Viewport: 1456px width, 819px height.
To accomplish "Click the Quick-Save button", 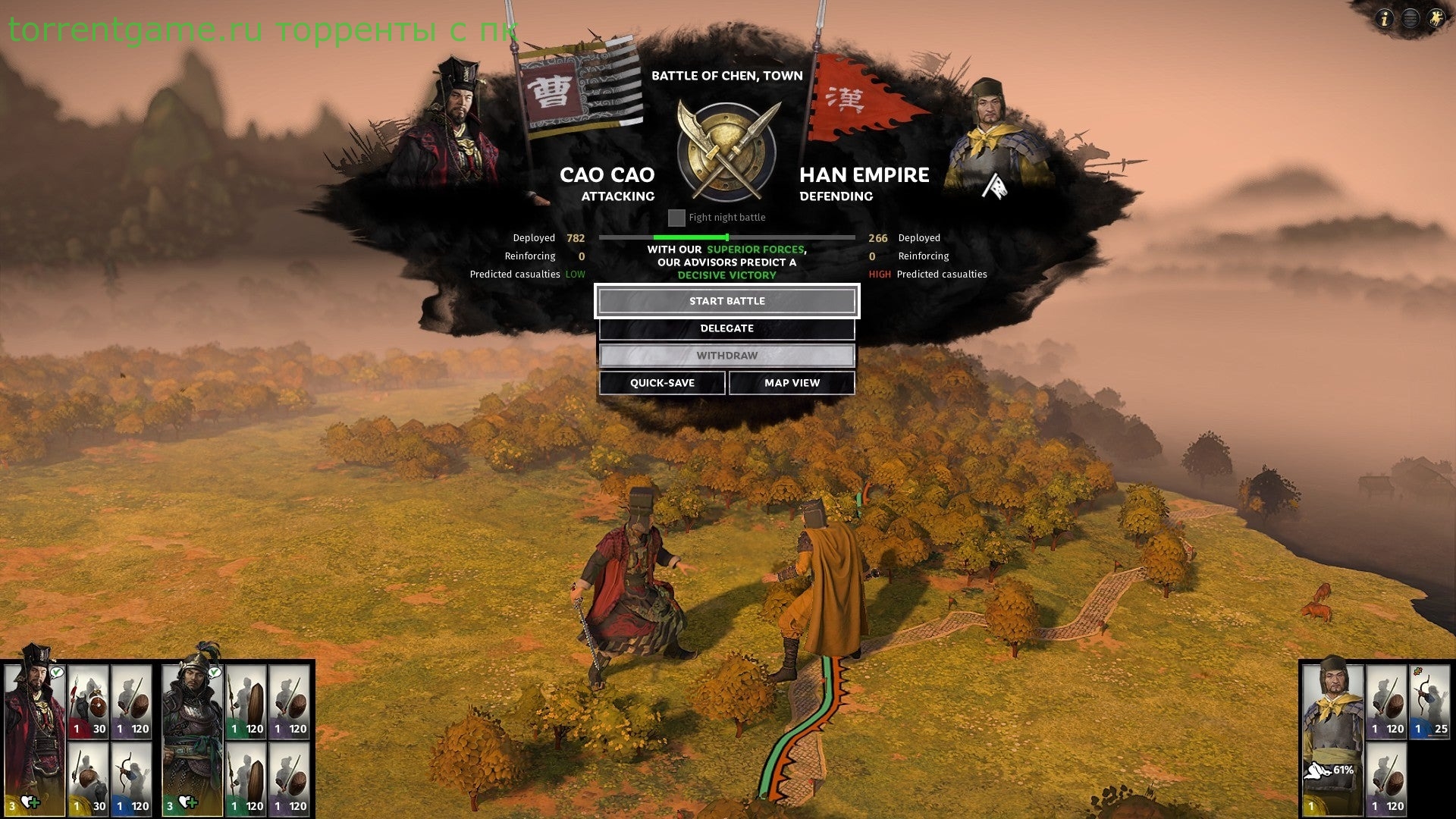I will pos(662,383).
